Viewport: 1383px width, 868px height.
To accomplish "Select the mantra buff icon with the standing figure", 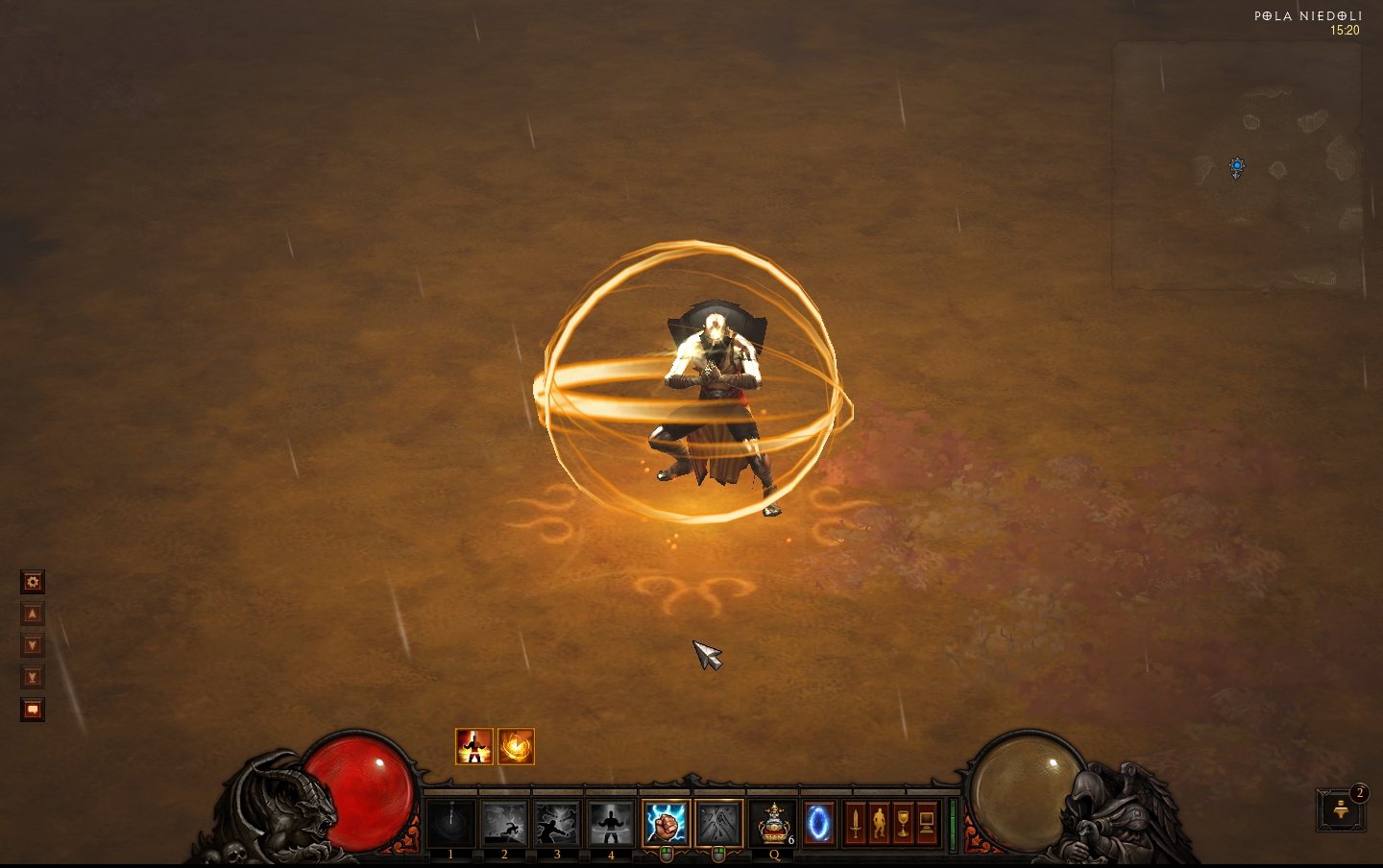I will point(473,746).
